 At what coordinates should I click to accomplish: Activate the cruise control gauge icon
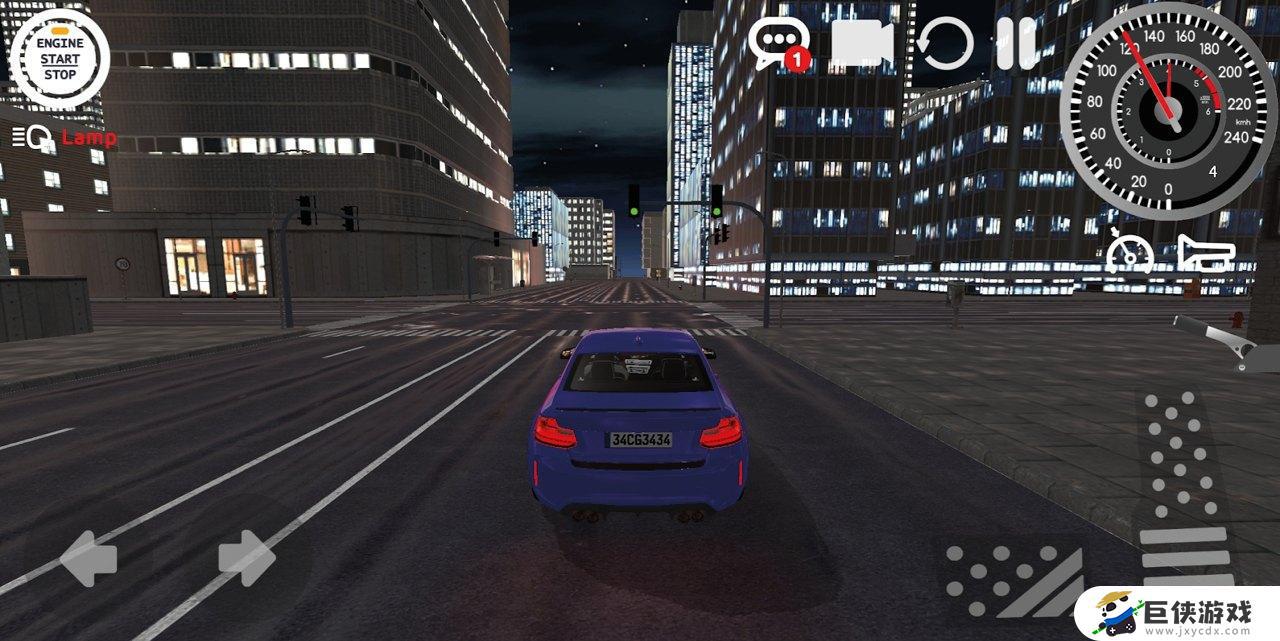(x=1130, y=252)
